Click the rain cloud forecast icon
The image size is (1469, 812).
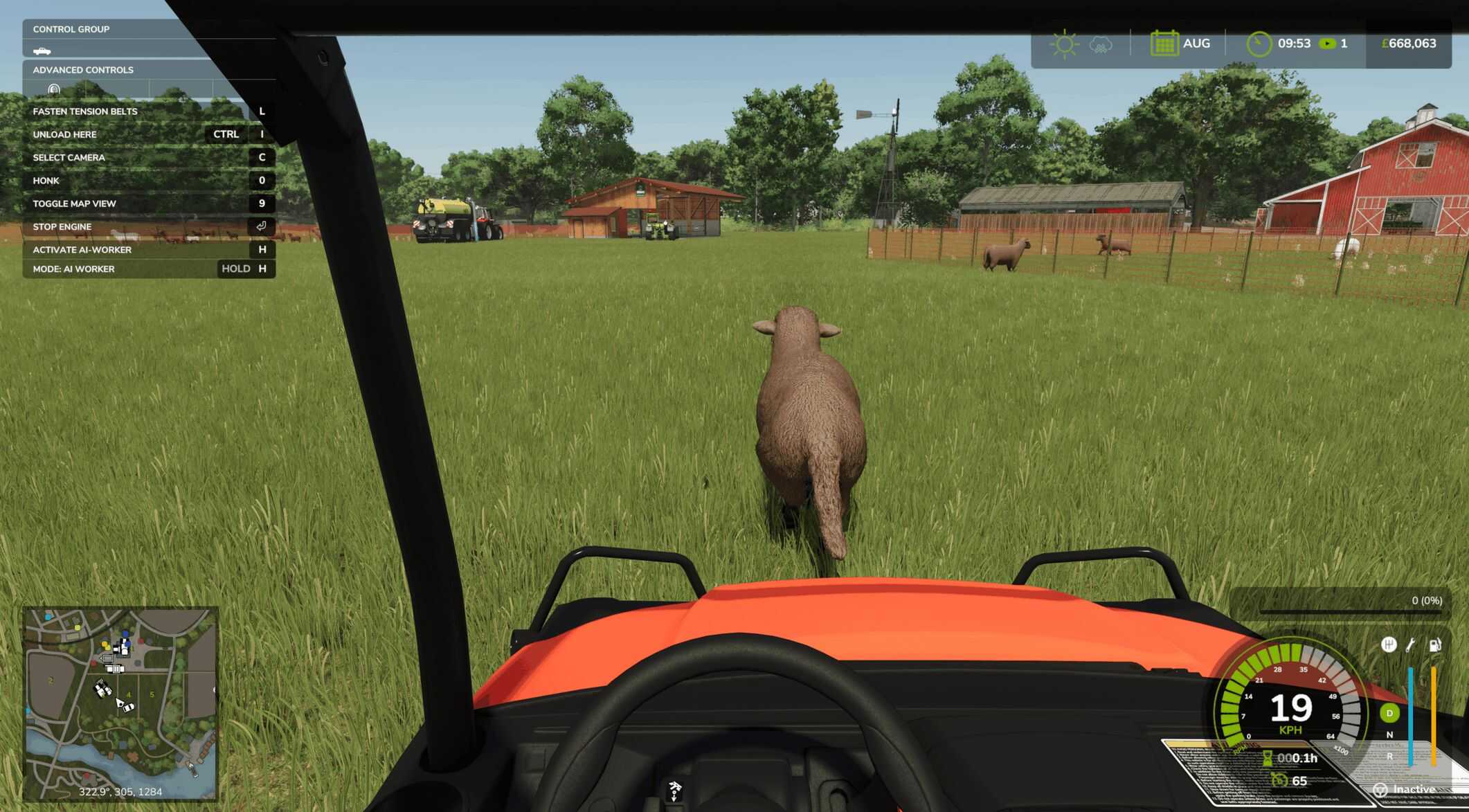(1101, 43)
